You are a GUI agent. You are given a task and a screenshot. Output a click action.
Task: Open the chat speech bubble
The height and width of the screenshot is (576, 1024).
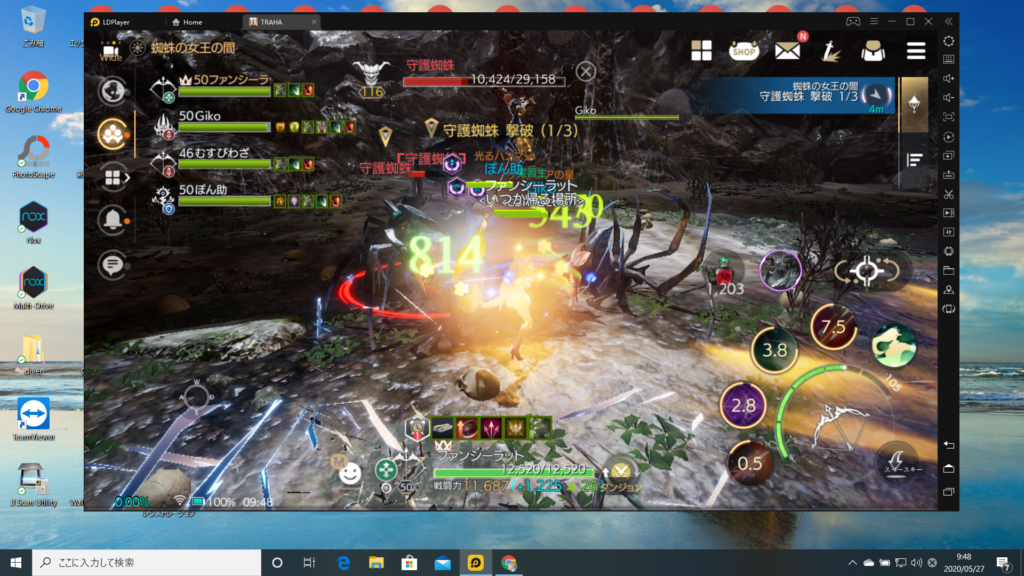tap(112, 264)
